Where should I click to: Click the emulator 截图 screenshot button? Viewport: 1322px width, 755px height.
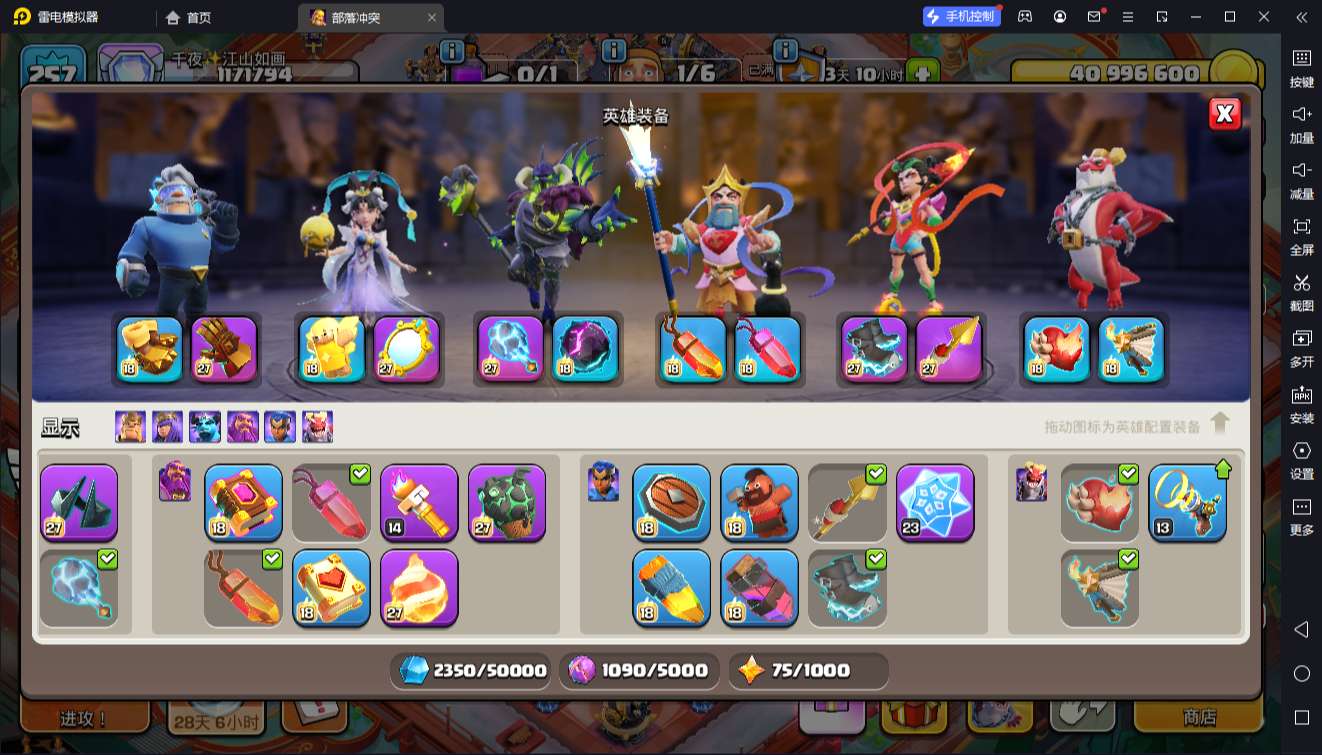pyautogui.click(x=1301, y=292)
